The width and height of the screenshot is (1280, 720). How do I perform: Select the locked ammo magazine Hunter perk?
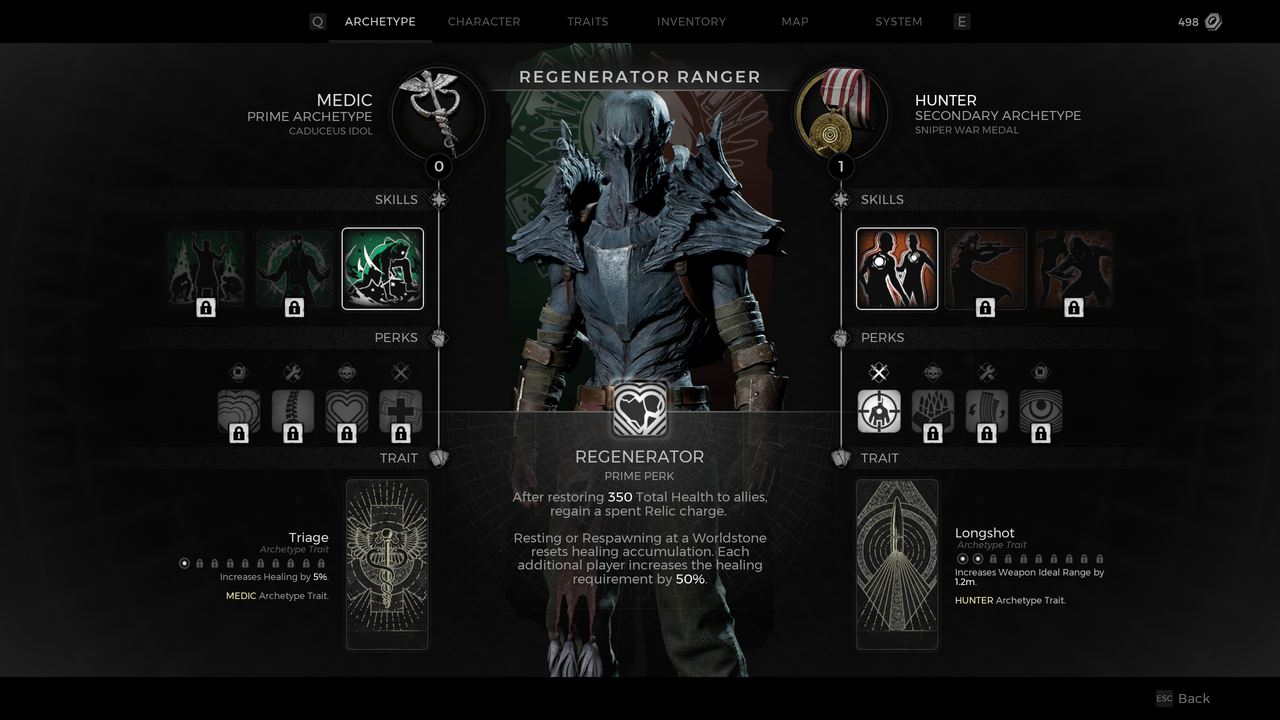click(987, 411)
